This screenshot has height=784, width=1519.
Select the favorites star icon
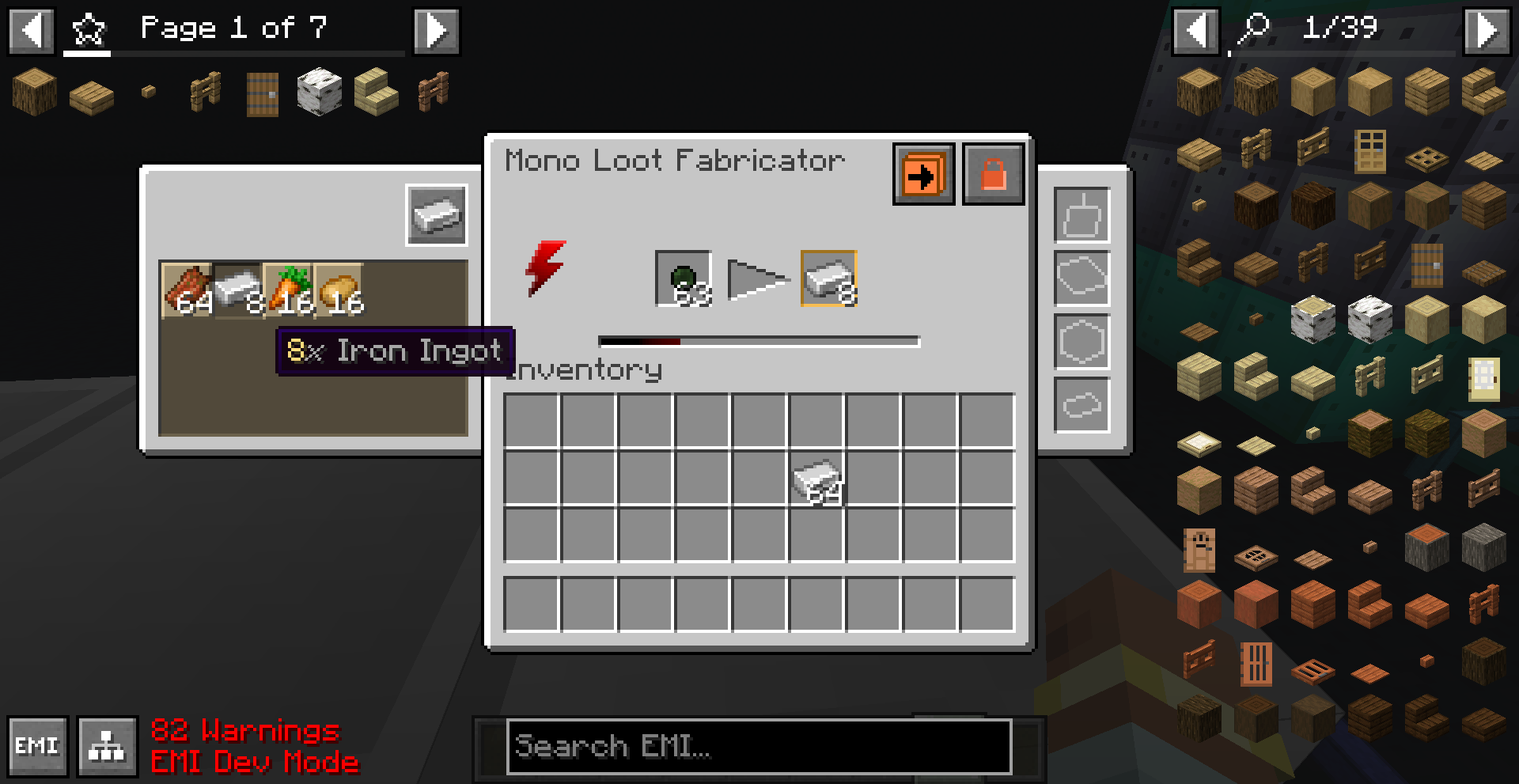point(89,30)
